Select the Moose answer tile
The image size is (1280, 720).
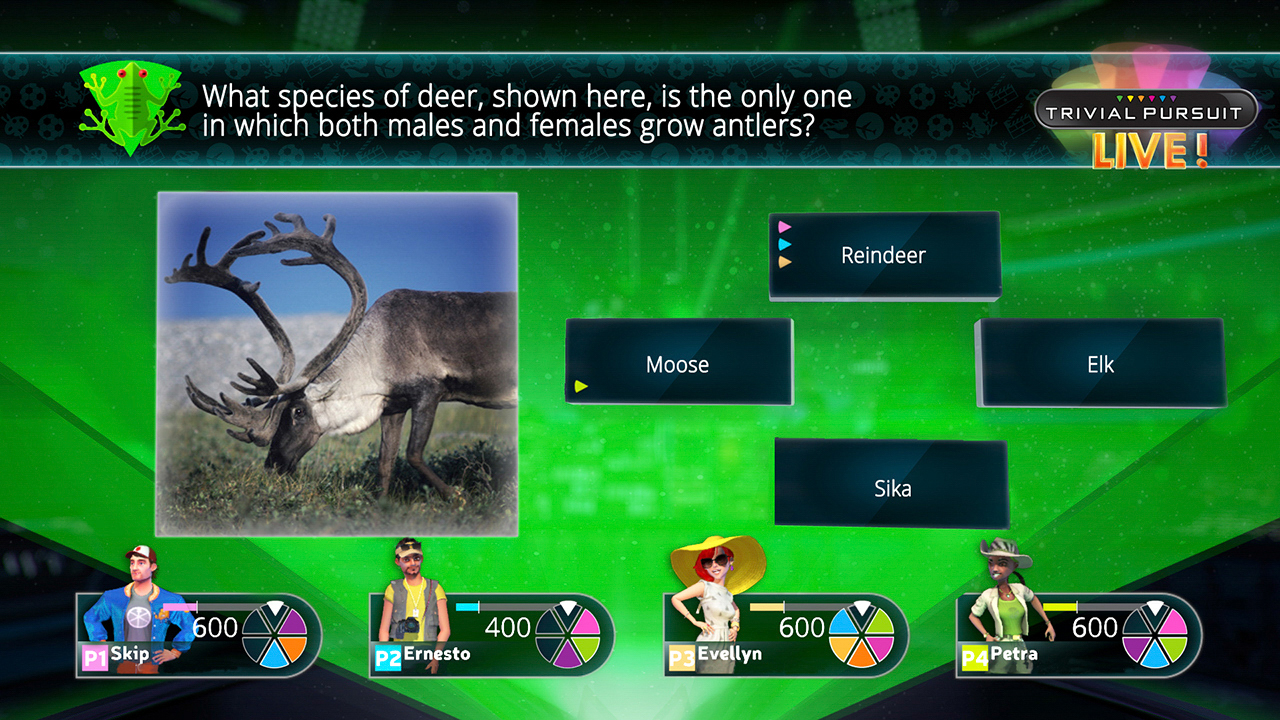(x=678, y=362)
